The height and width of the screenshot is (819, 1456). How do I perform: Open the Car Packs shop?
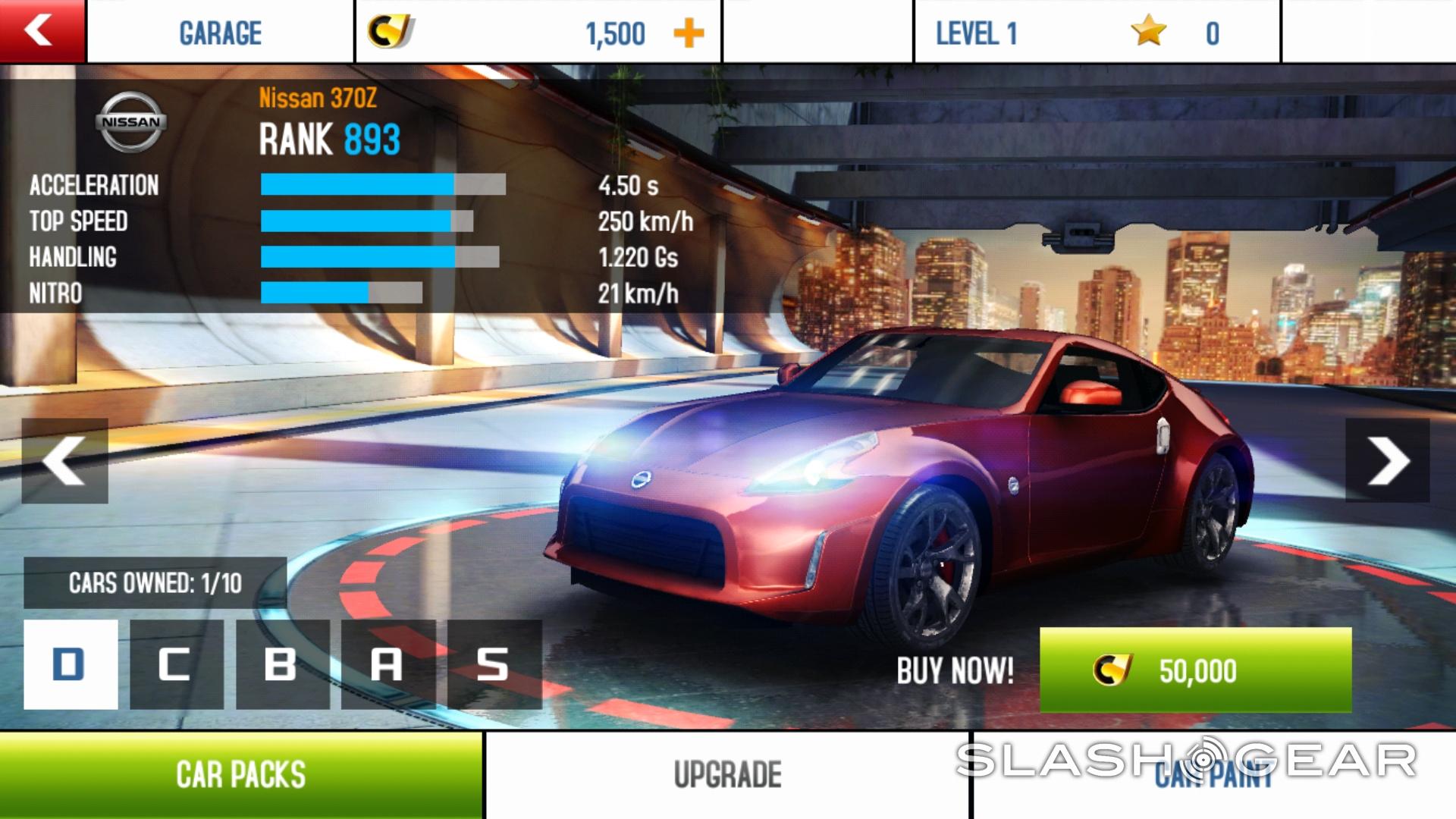(241, 775)
